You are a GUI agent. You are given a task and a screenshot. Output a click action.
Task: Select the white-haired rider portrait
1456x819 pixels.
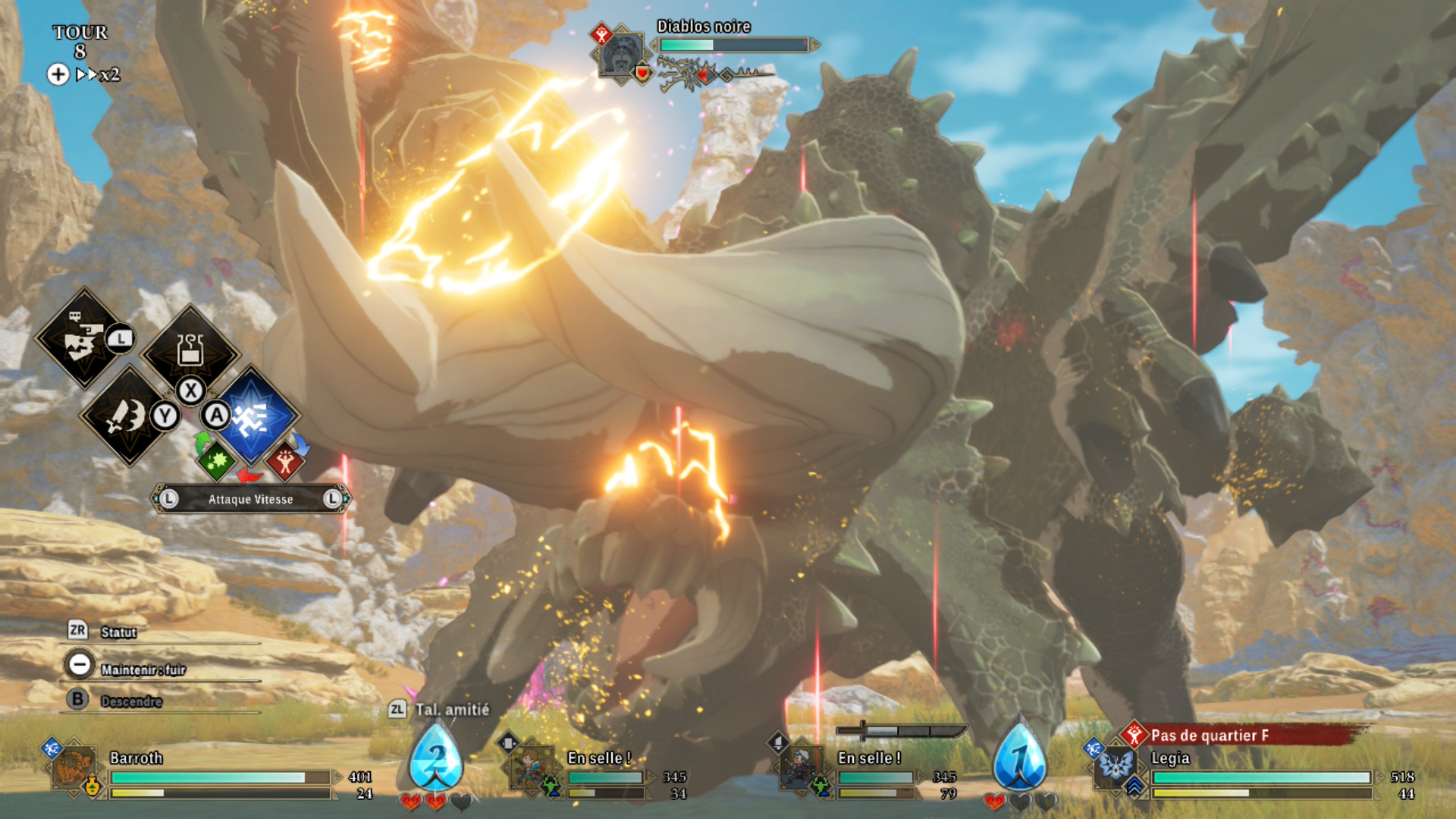pyautogui.click(x=802, y=767)
